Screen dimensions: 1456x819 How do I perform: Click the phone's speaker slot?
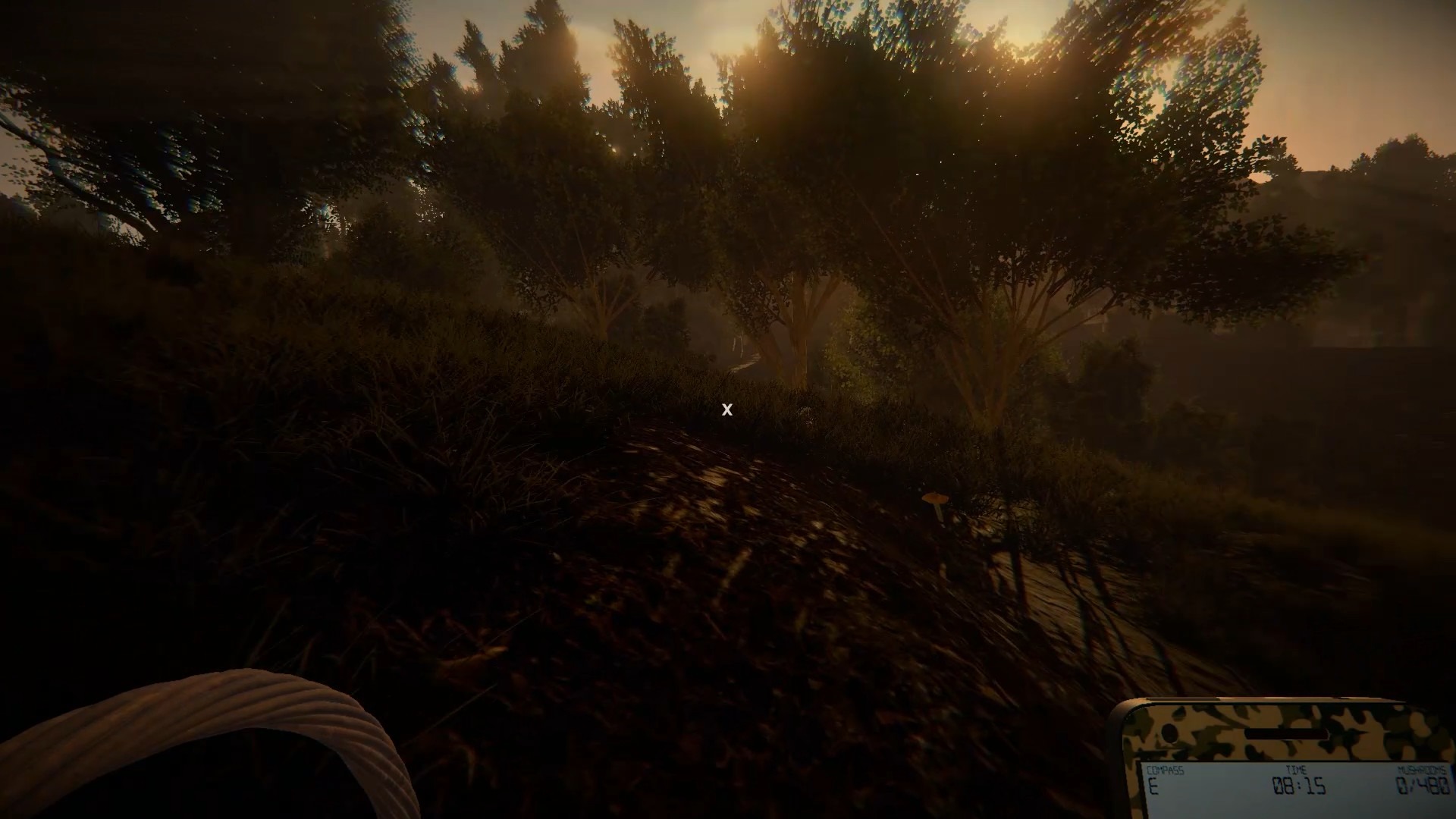coord(1287,733)
